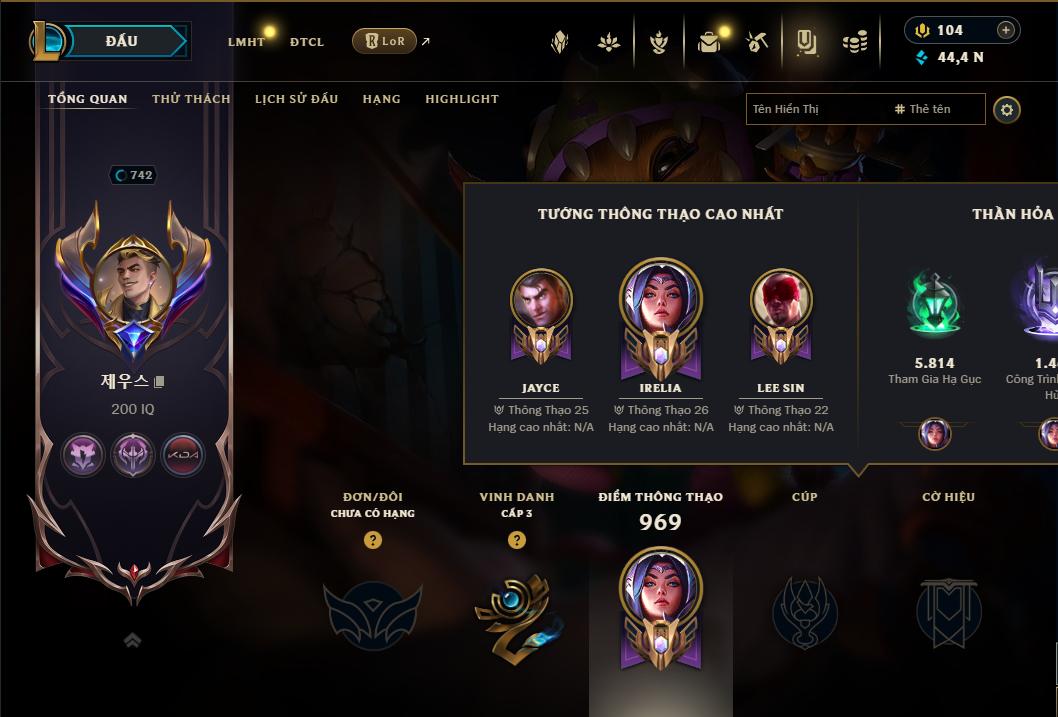Add RP with the plus button

pyautogui.click(x=1005, y=30)
